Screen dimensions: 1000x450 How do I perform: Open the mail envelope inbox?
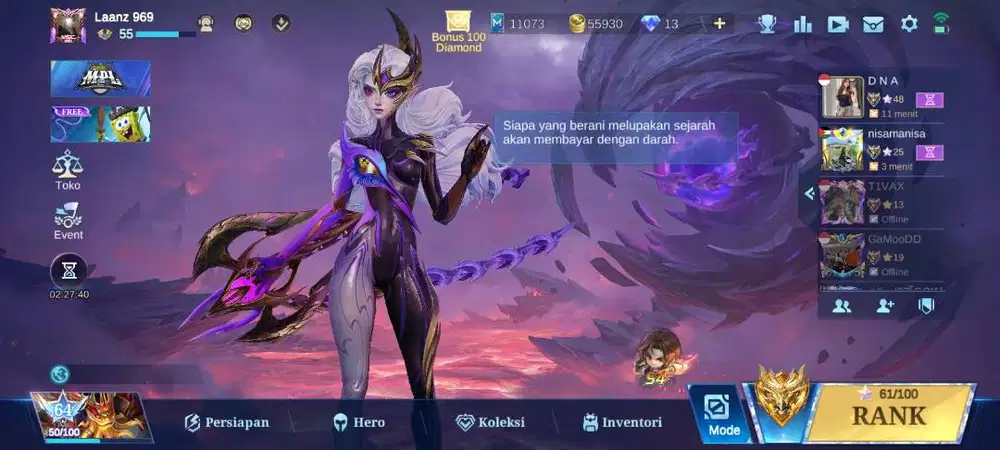click(873, 23)
